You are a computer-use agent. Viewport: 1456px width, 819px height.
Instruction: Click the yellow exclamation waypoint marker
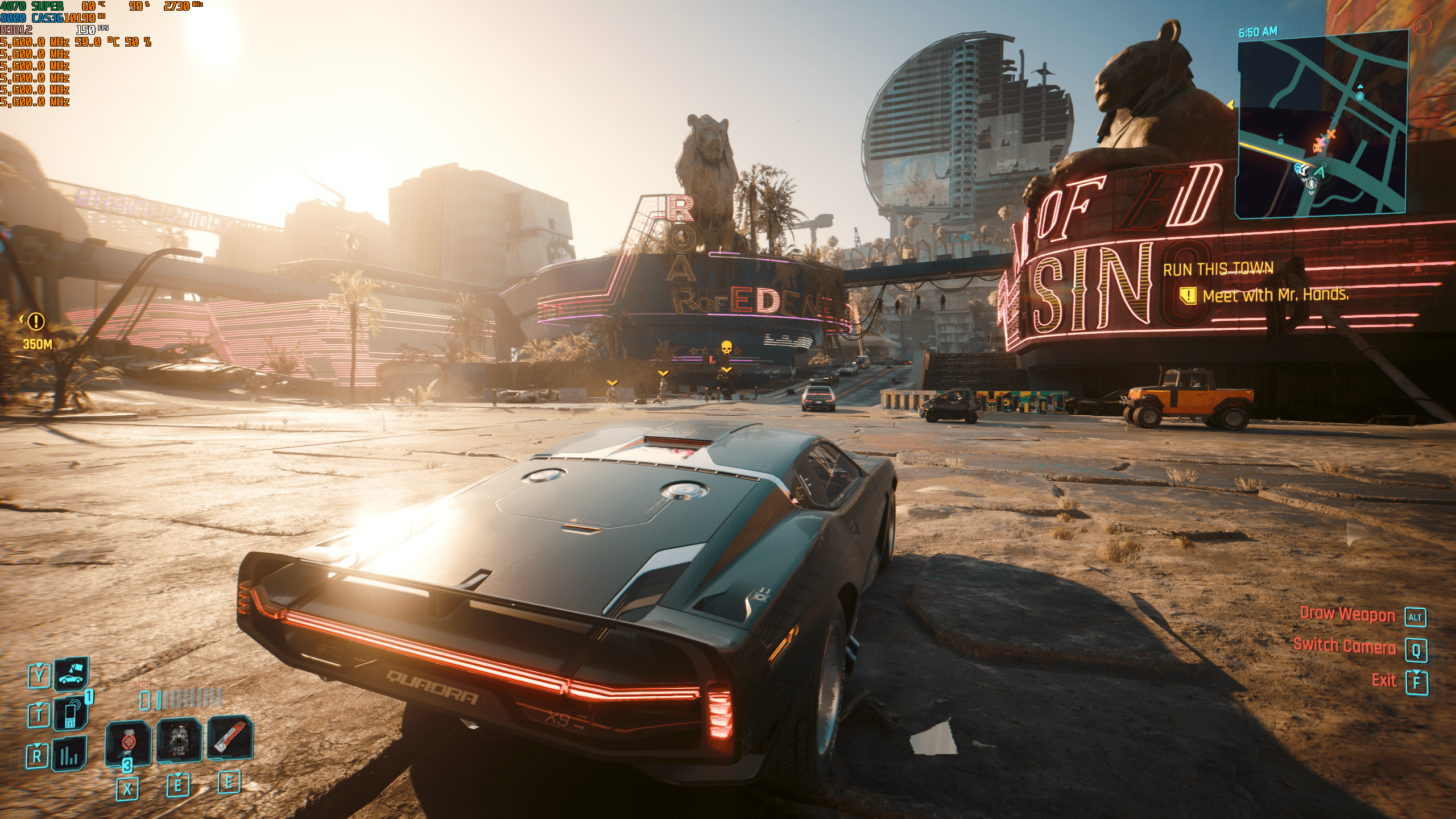[36, 322]
